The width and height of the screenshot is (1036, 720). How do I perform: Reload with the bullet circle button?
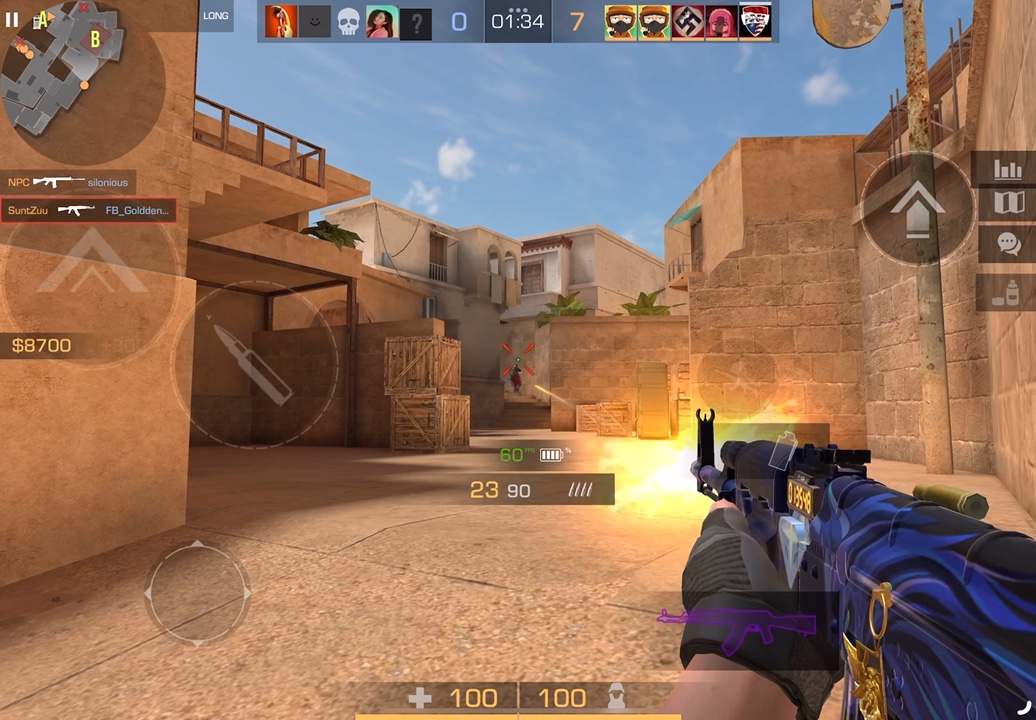tap(255, 363)
